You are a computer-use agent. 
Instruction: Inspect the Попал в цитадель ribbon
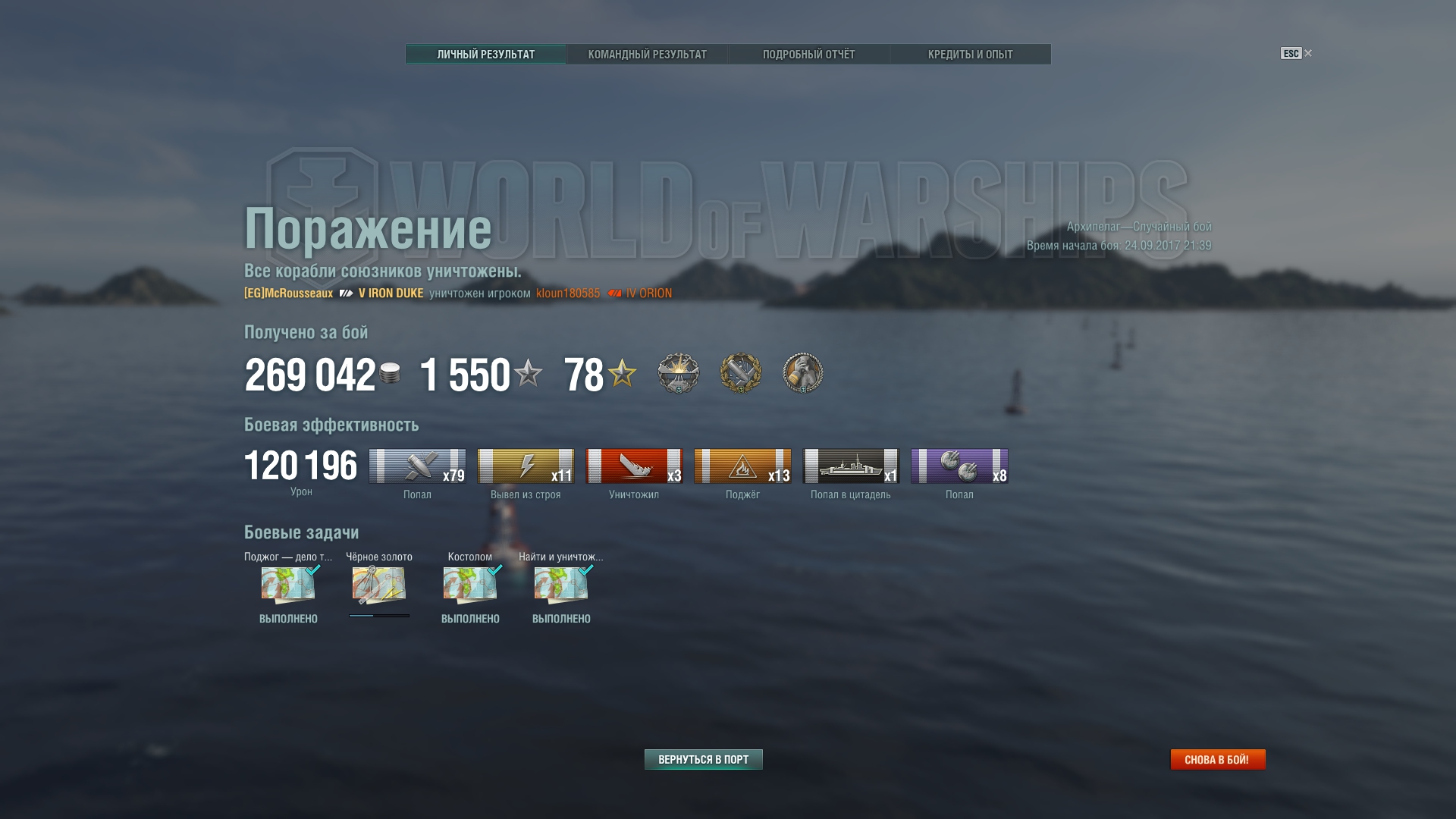pos(851,466)
